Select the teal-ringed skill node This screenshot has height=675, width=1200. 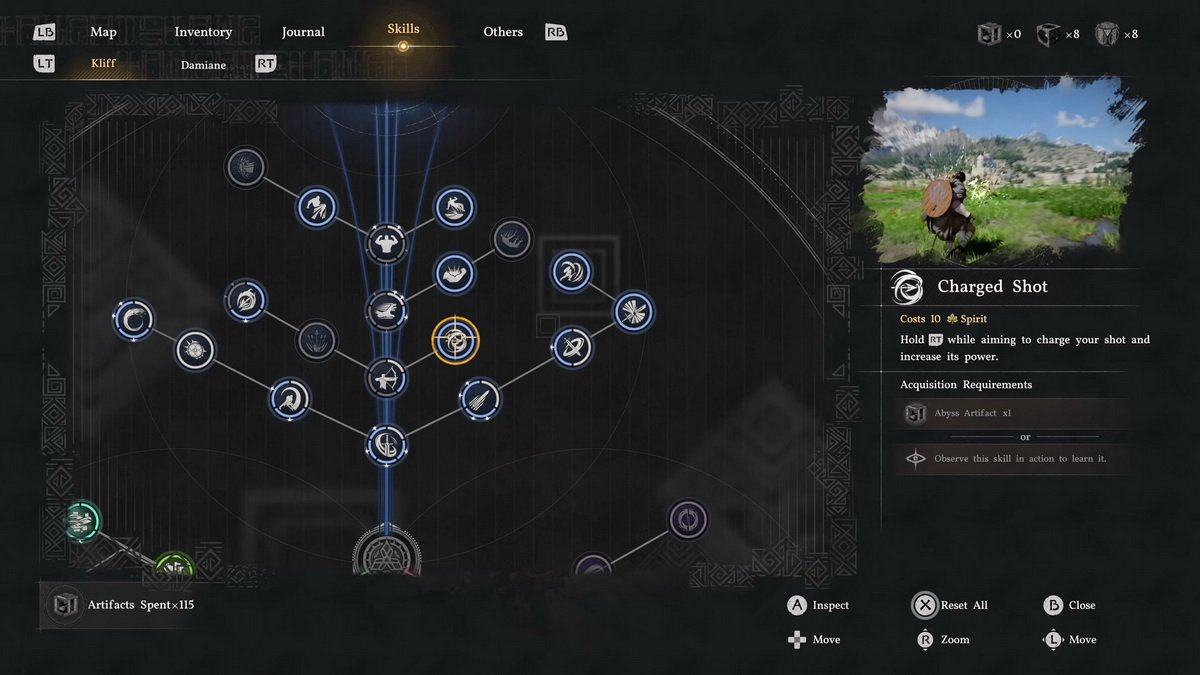[x=82, y=520]
